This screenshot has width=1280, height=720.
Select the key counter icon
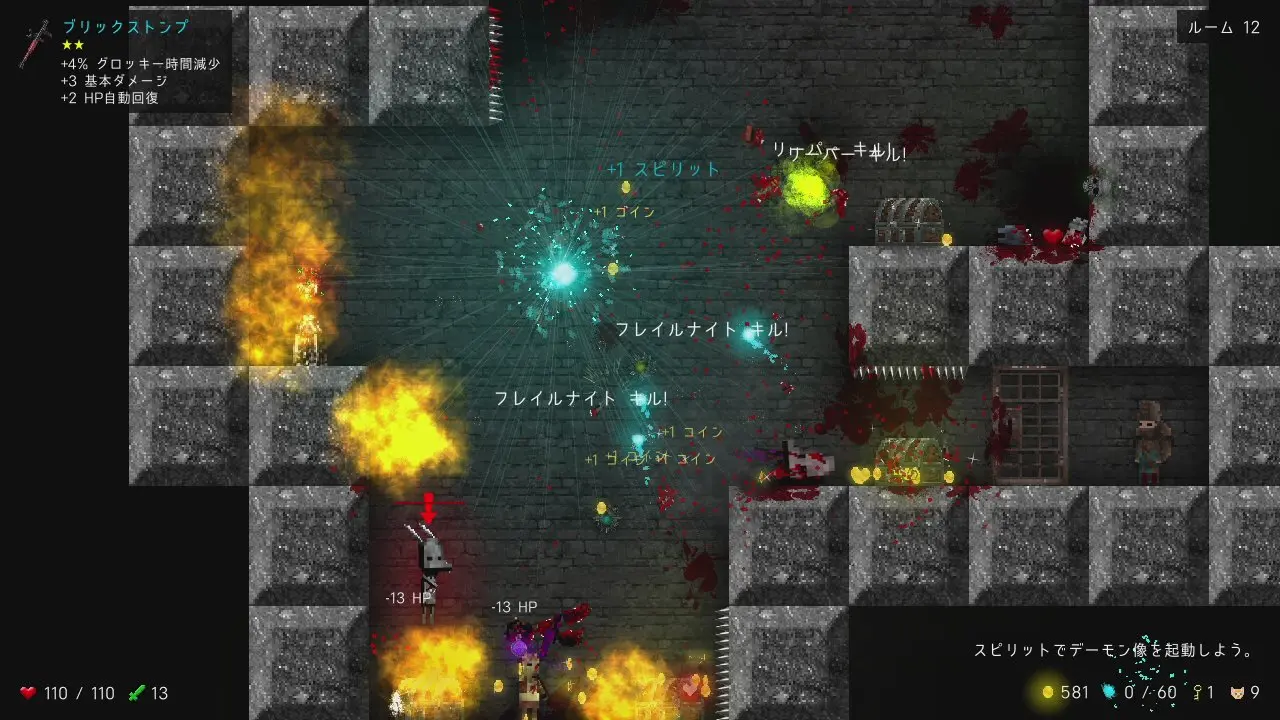pyautogui.click(x=1196, y=692)
